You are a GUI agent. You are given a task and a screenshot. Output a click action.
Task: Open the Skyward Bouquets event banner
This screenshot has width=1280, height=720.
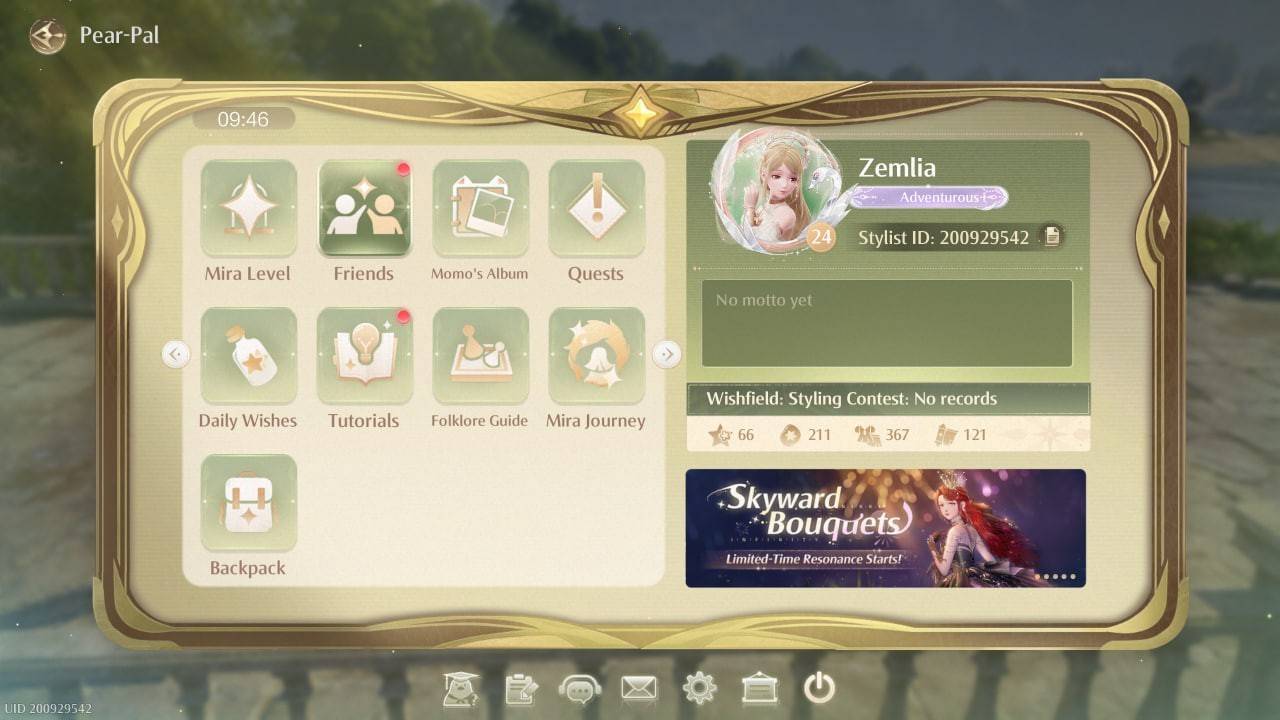(886, 527)
